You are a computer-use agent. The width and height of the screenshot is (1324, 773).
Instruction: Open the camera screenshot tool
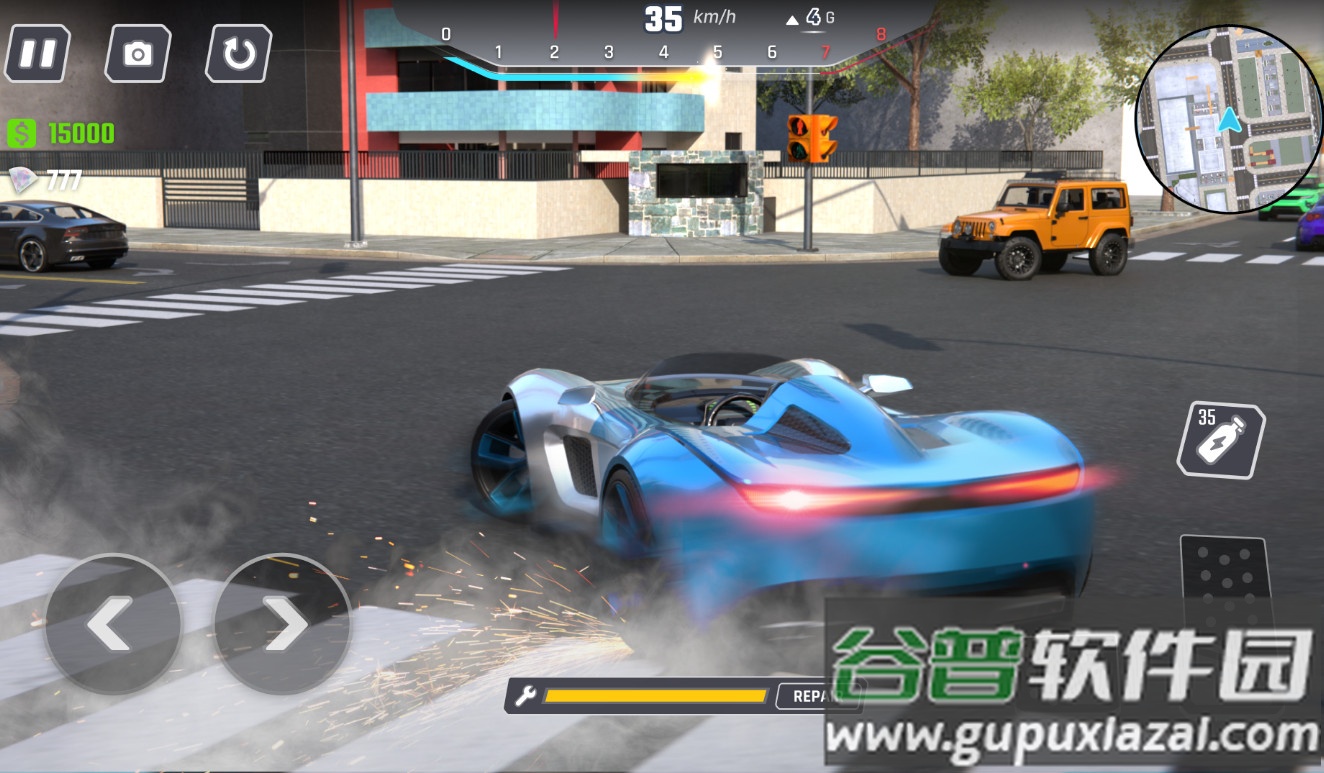tap(138, 53)
